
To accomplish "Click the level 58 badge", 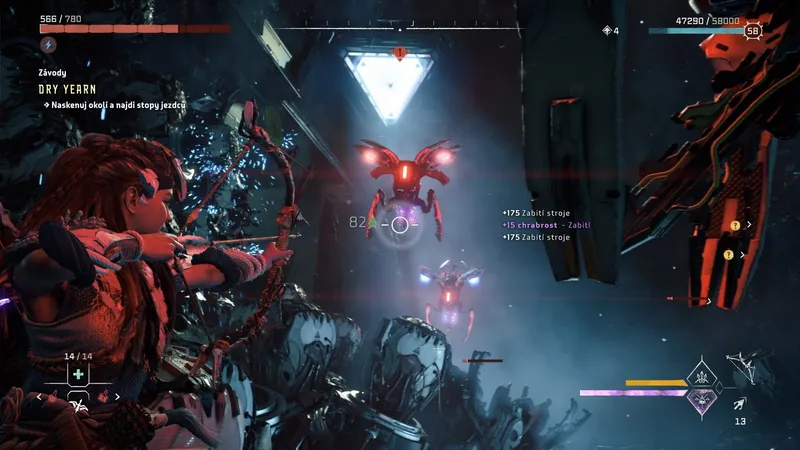I will point(752,31).
